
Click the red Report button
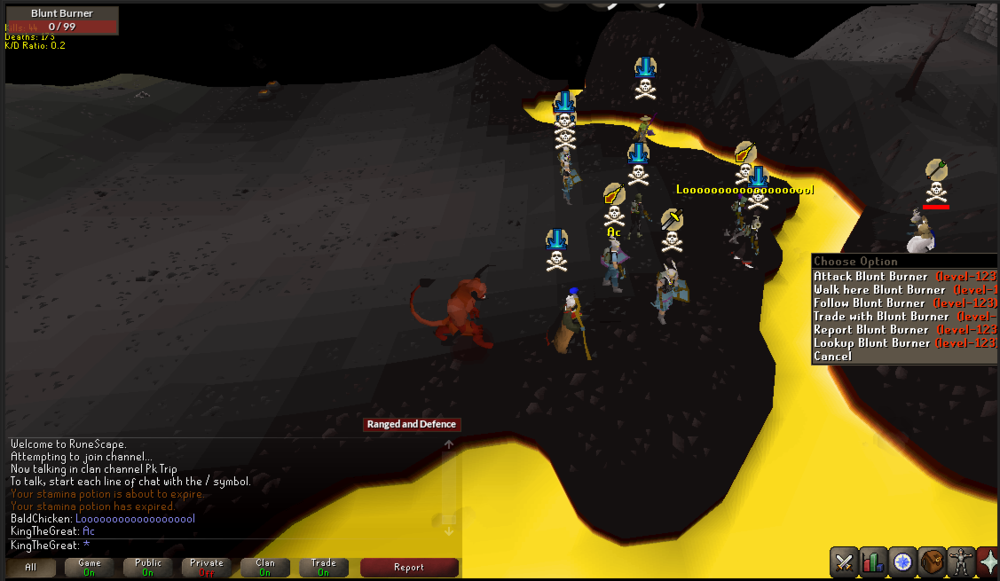point(409,567)
